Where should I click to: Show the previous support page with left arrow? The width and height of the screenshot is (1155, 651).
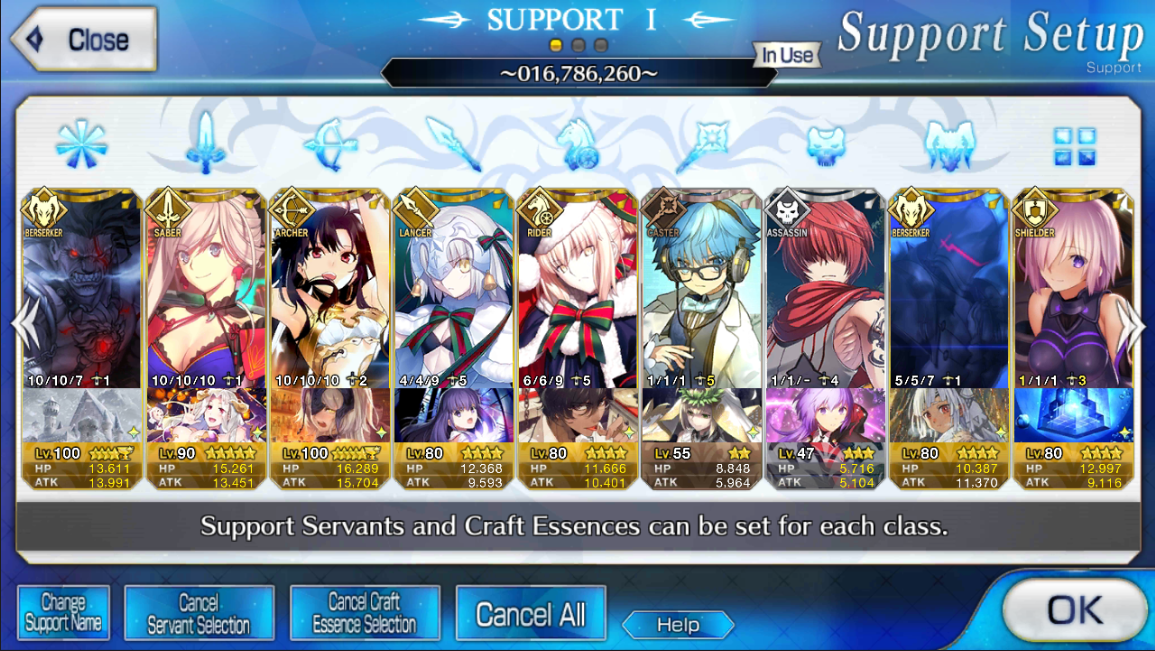click(x=22, y=324)
